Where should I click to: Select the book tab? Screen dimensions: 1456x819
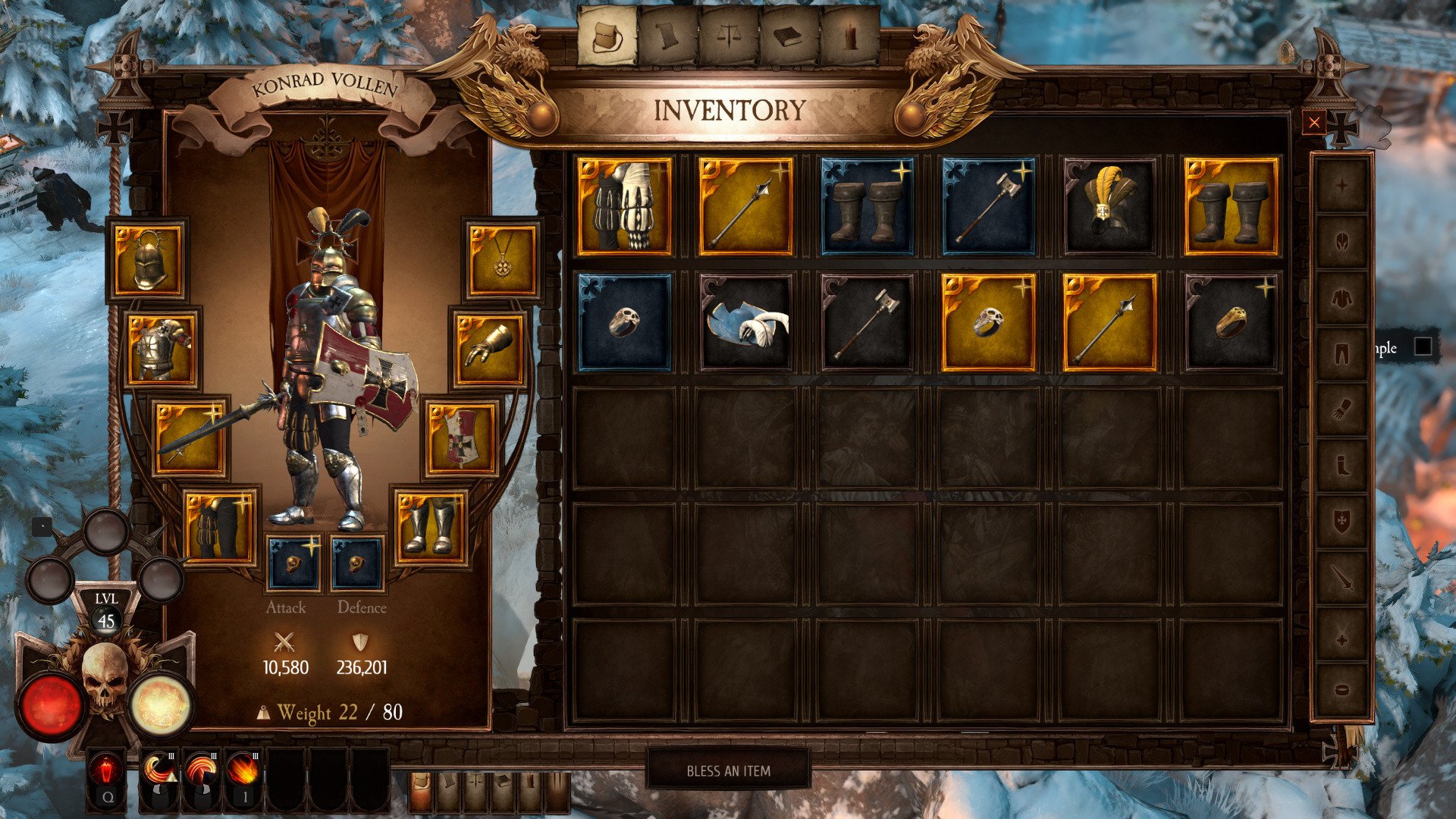tap(789, 36)
